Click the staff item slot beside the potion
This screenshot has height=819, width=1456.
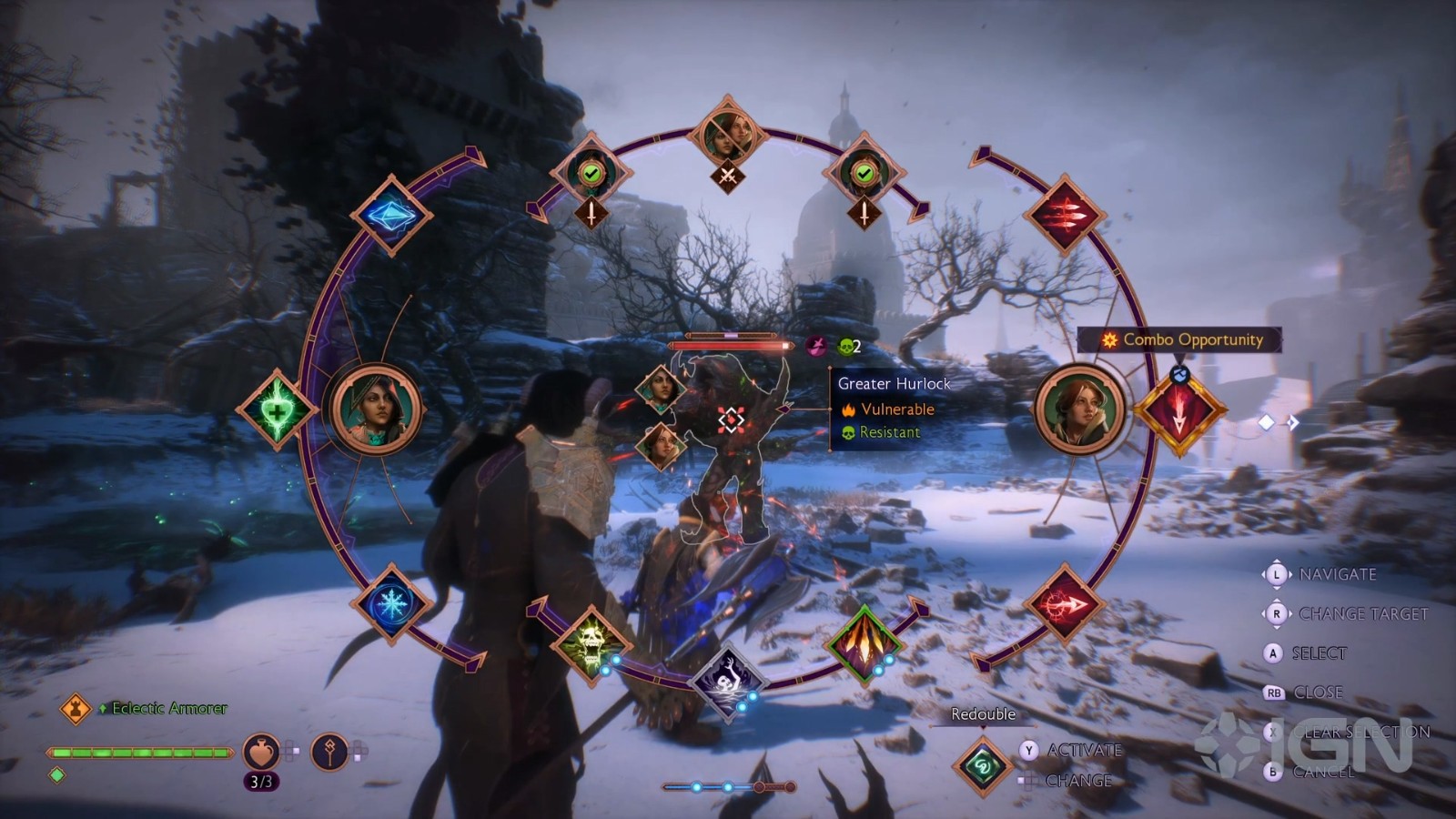click(329, 753)
